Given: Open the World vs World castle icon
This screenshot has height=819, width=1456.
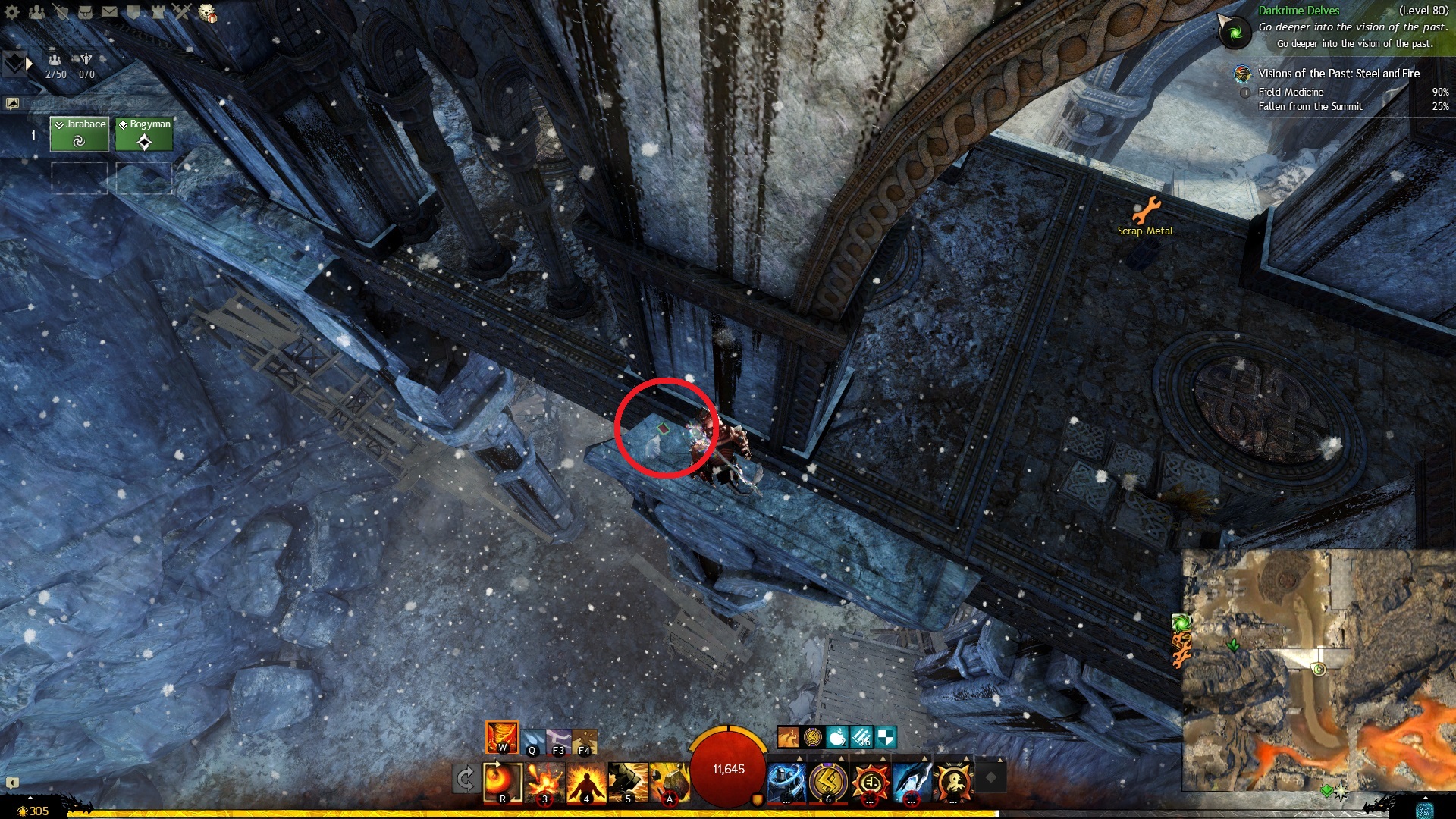Looking at the screenshot, I should click(158, 11).
